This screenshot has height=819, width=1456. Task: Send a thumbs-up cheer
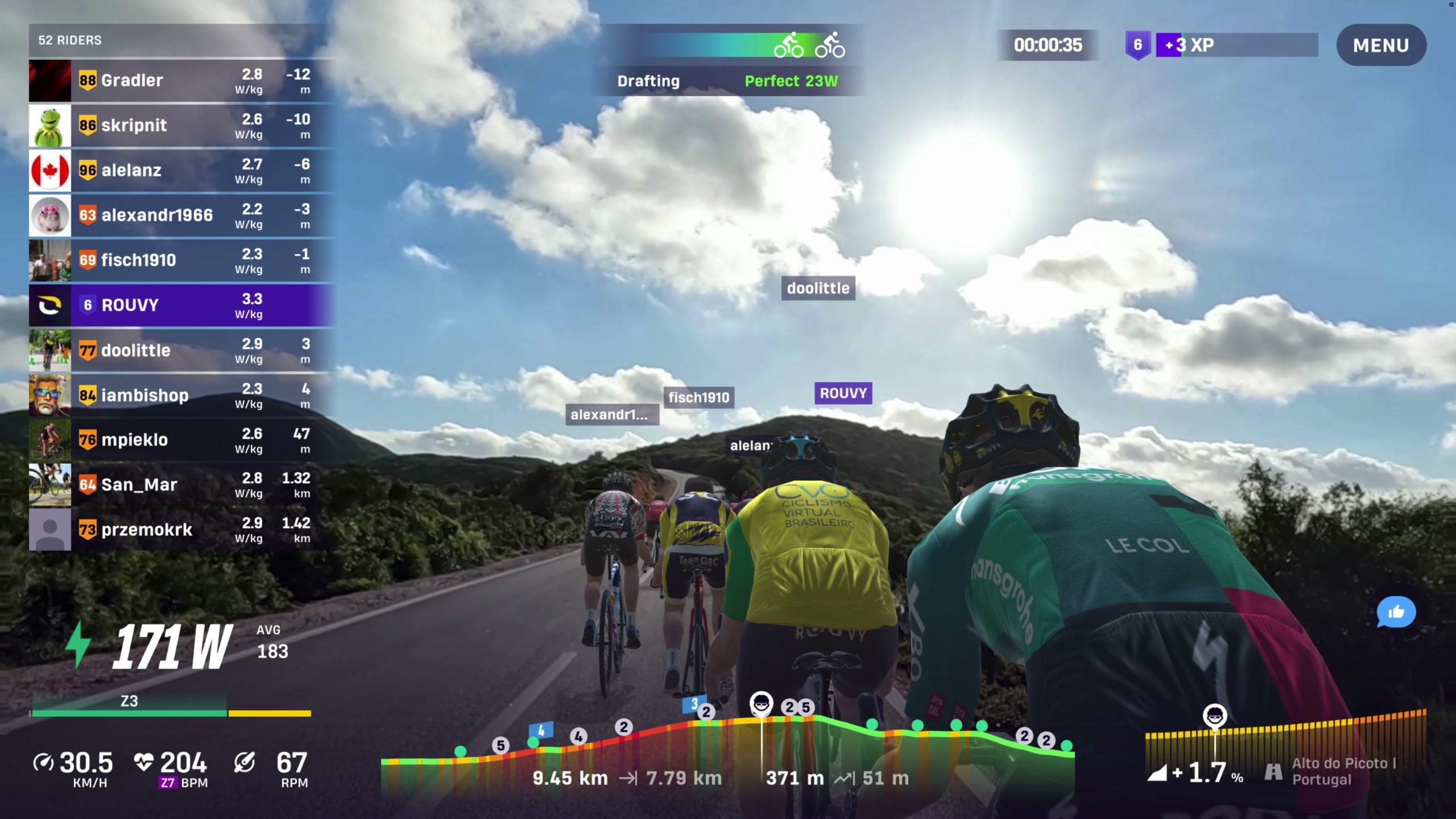coord(1396,612)
